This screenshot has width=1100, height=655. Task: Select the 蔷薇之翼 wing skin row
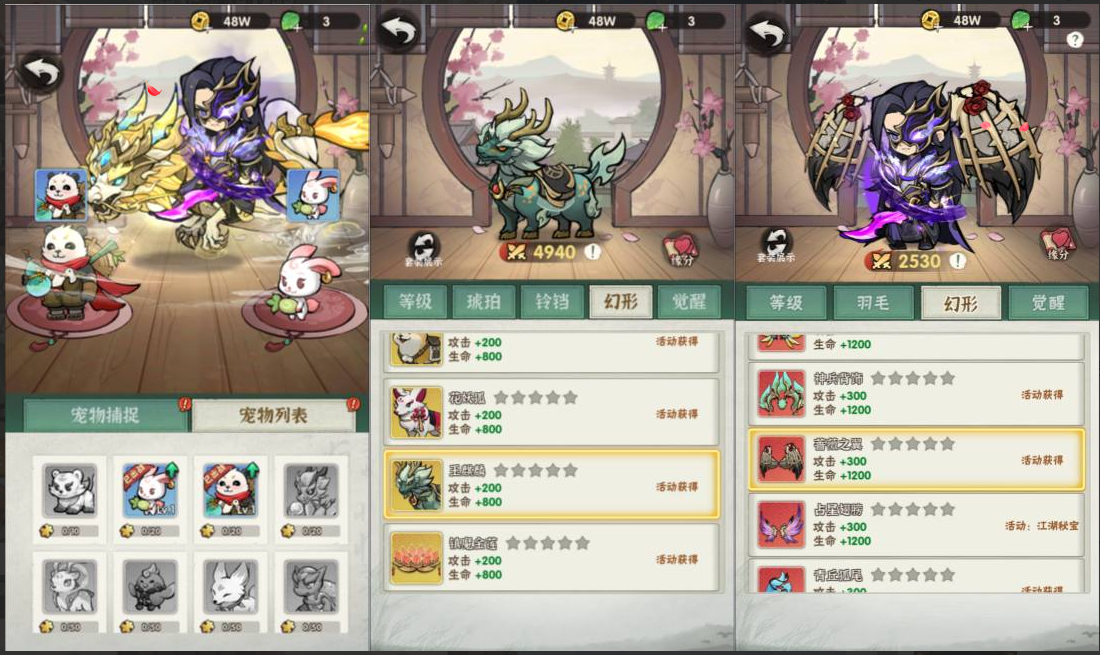pos(915,460)
